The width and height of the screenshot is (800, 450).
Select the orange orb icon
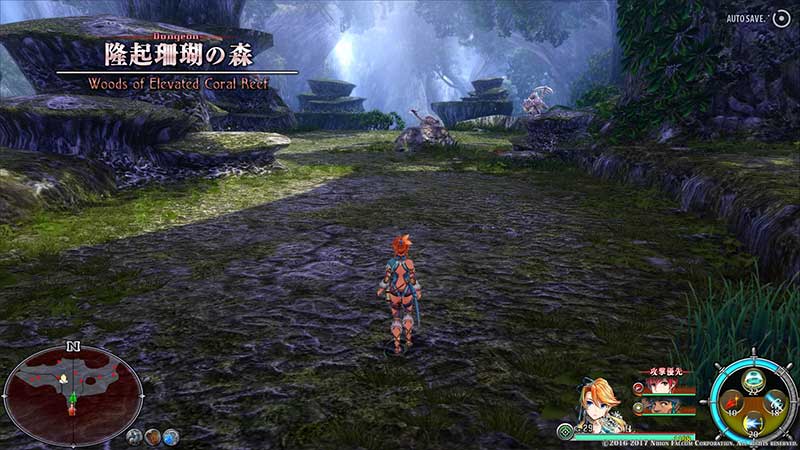(153, 436)
